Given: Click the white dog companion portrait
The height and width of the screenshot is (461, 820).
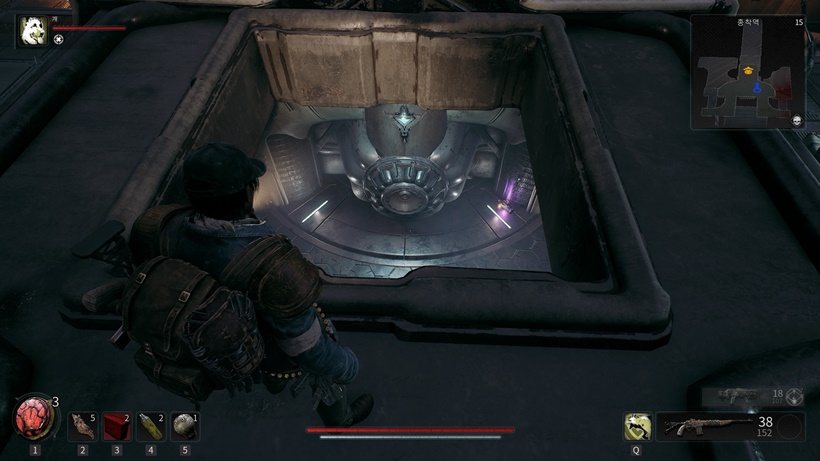Looking at the screenshot, I should coord(32,30).
